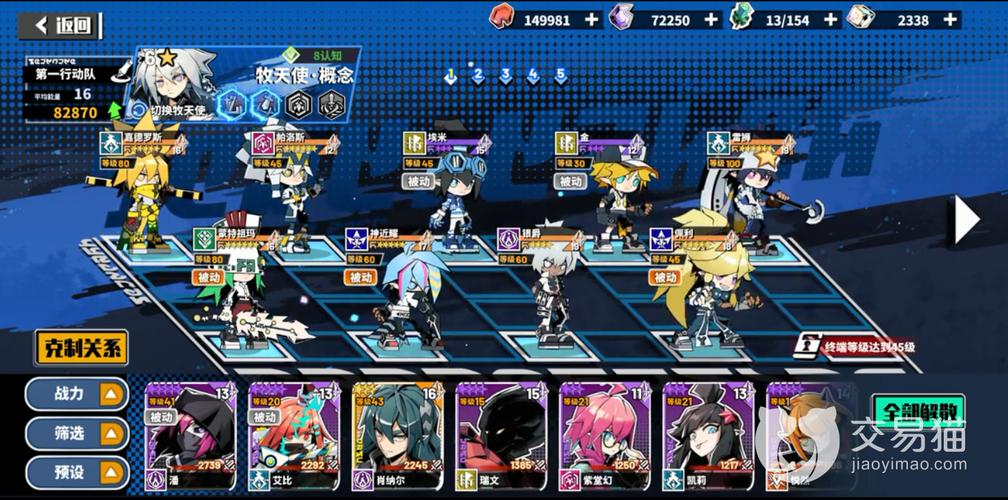Add to the 2338 dice resource
This screenshot has height=500, width=1008.
pyautogui.click(x=950, y=19)
